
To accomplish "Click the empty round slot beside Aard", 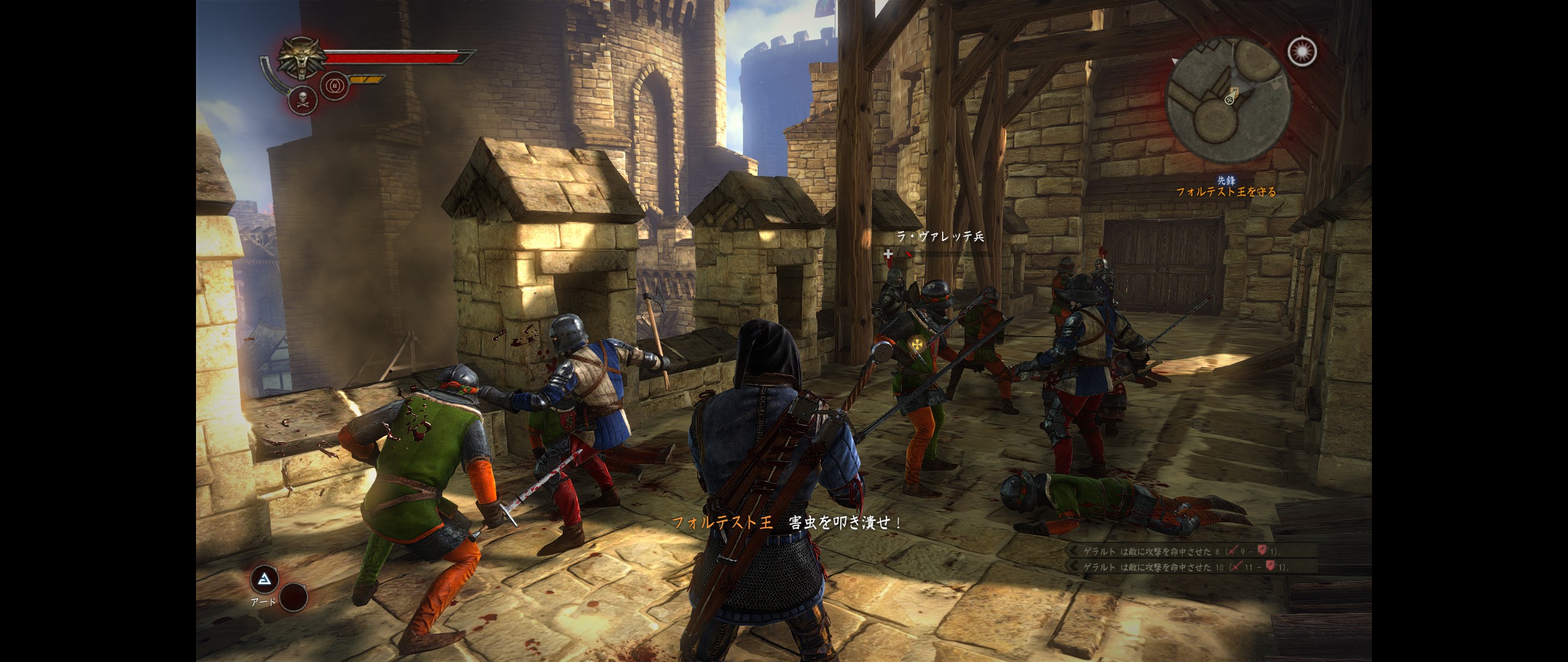I will [293, 595].
